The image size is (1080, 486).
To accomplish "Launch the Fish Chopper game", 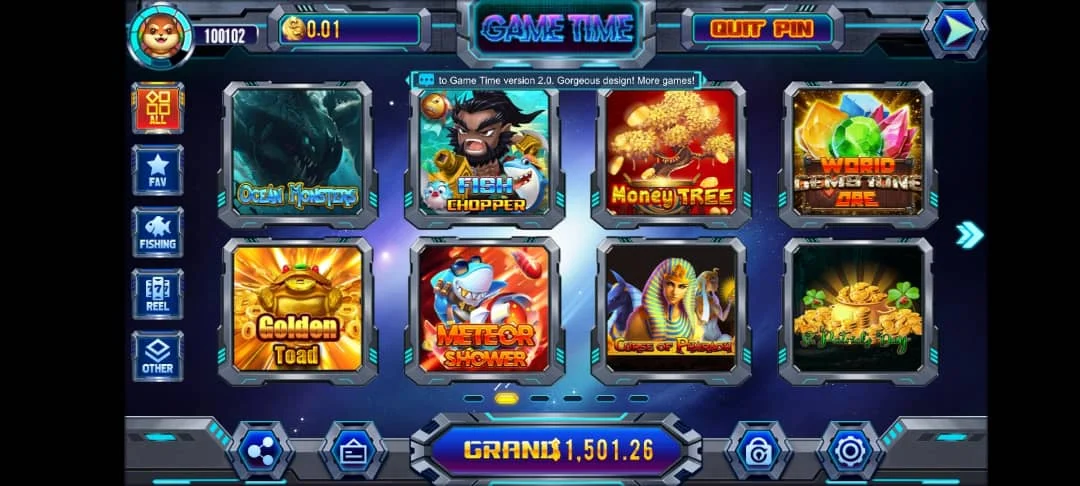I will pos(485,153).
